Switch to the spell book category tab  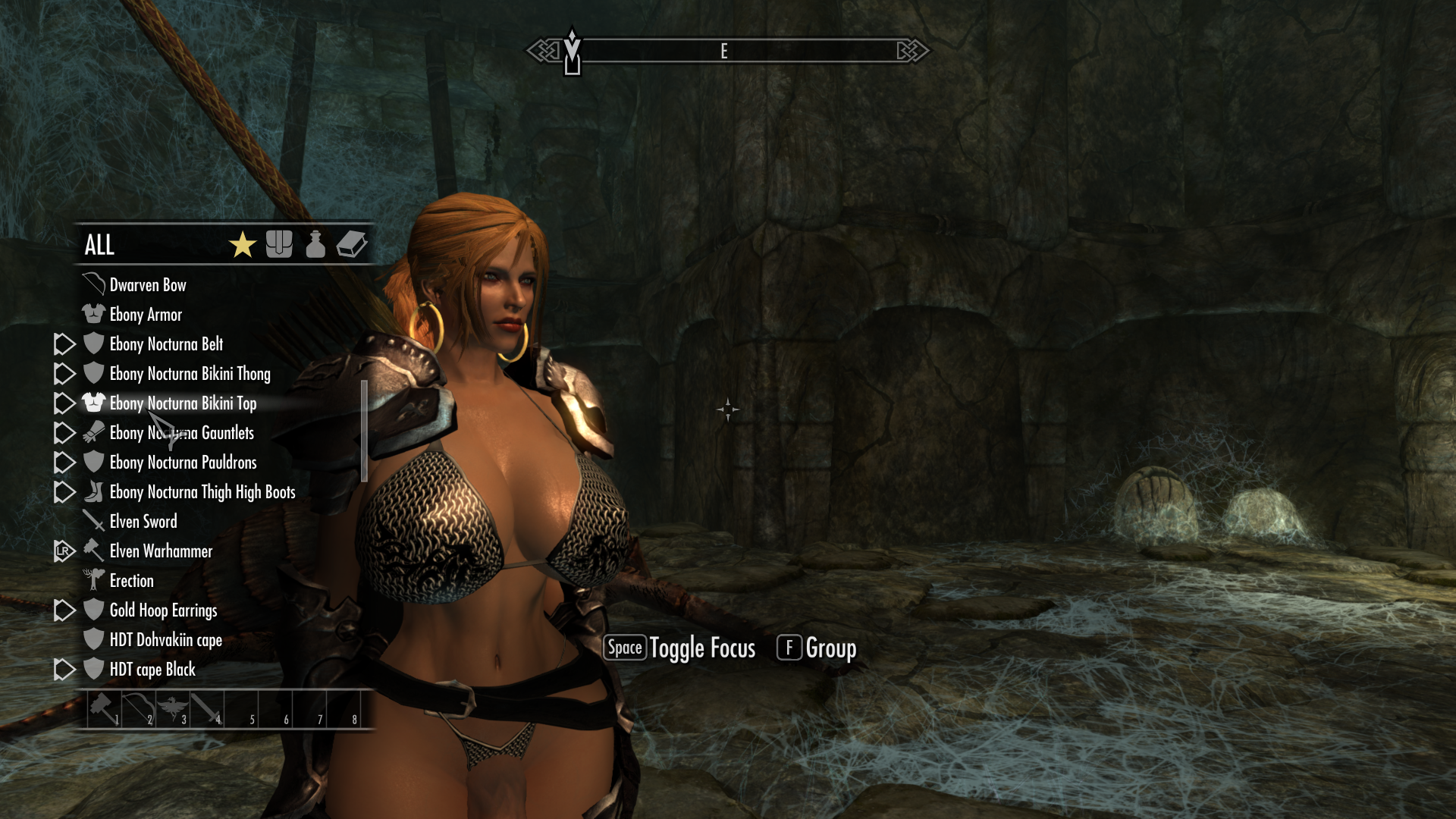pyautogui.click(x=352, y=244)
